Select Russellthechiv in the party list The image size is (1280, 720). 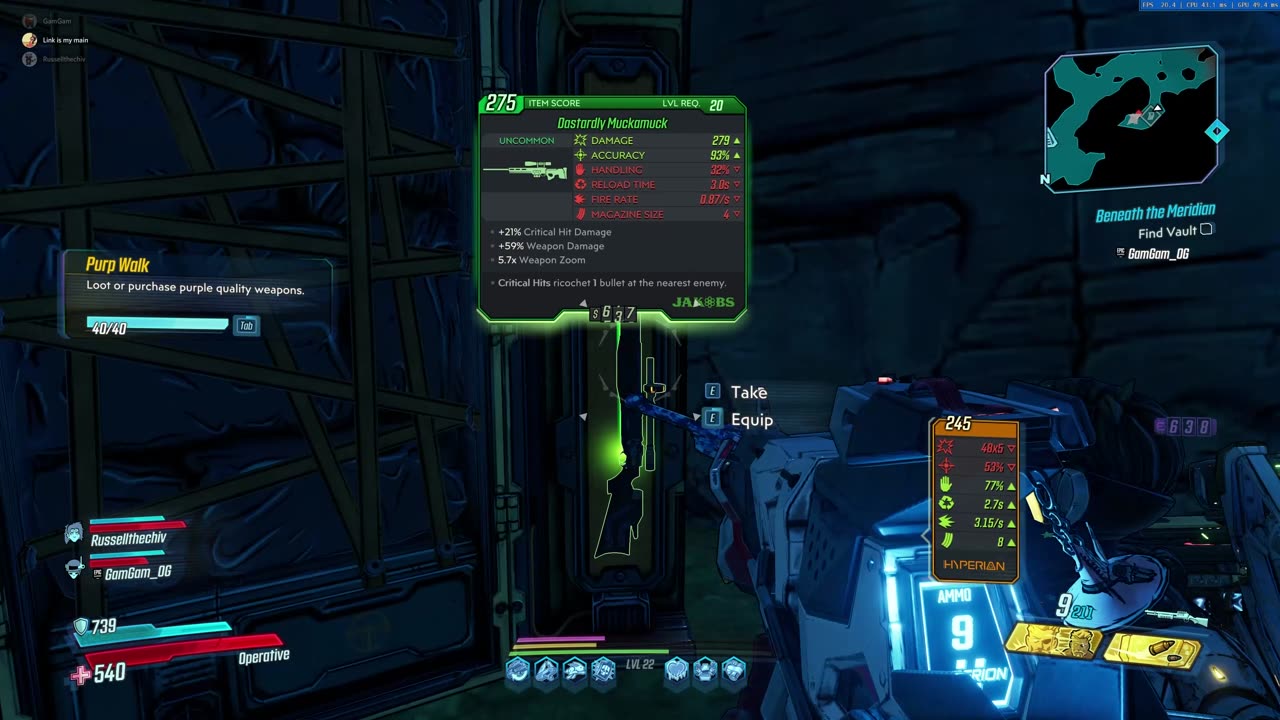coord(128,538)
